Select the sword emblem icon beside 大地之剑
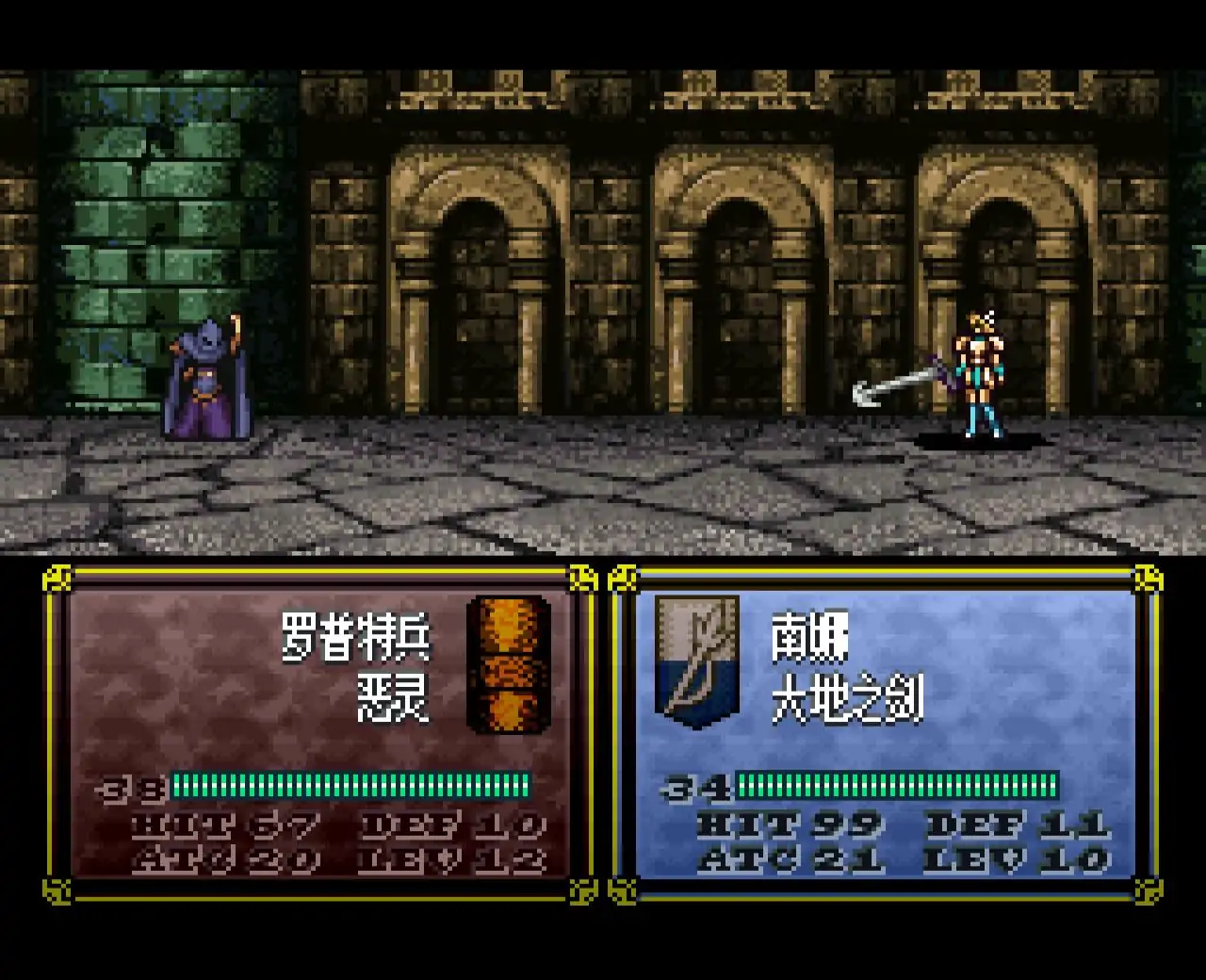This screenshot has height=980, width=1206. pos(697,661)
